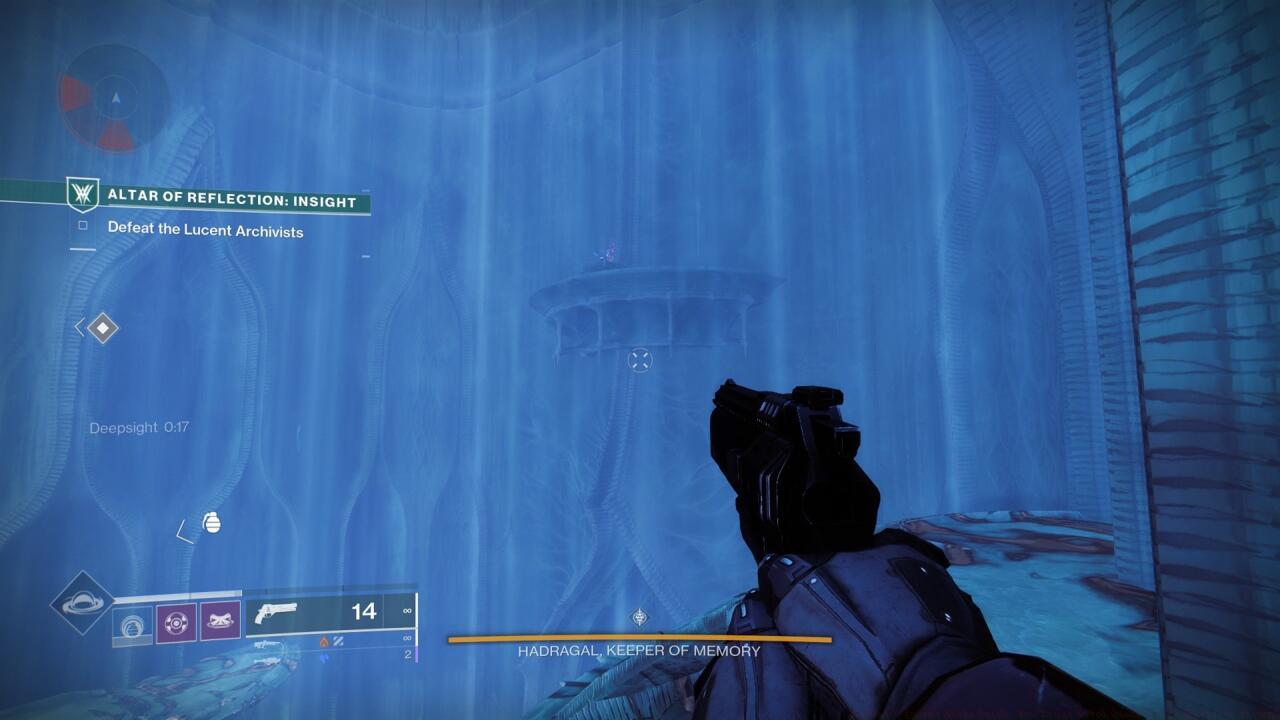Screen dimensions: 1280x720
Task: Click the Altar of Reflection shield emblem
Action: tap(81, 194)
